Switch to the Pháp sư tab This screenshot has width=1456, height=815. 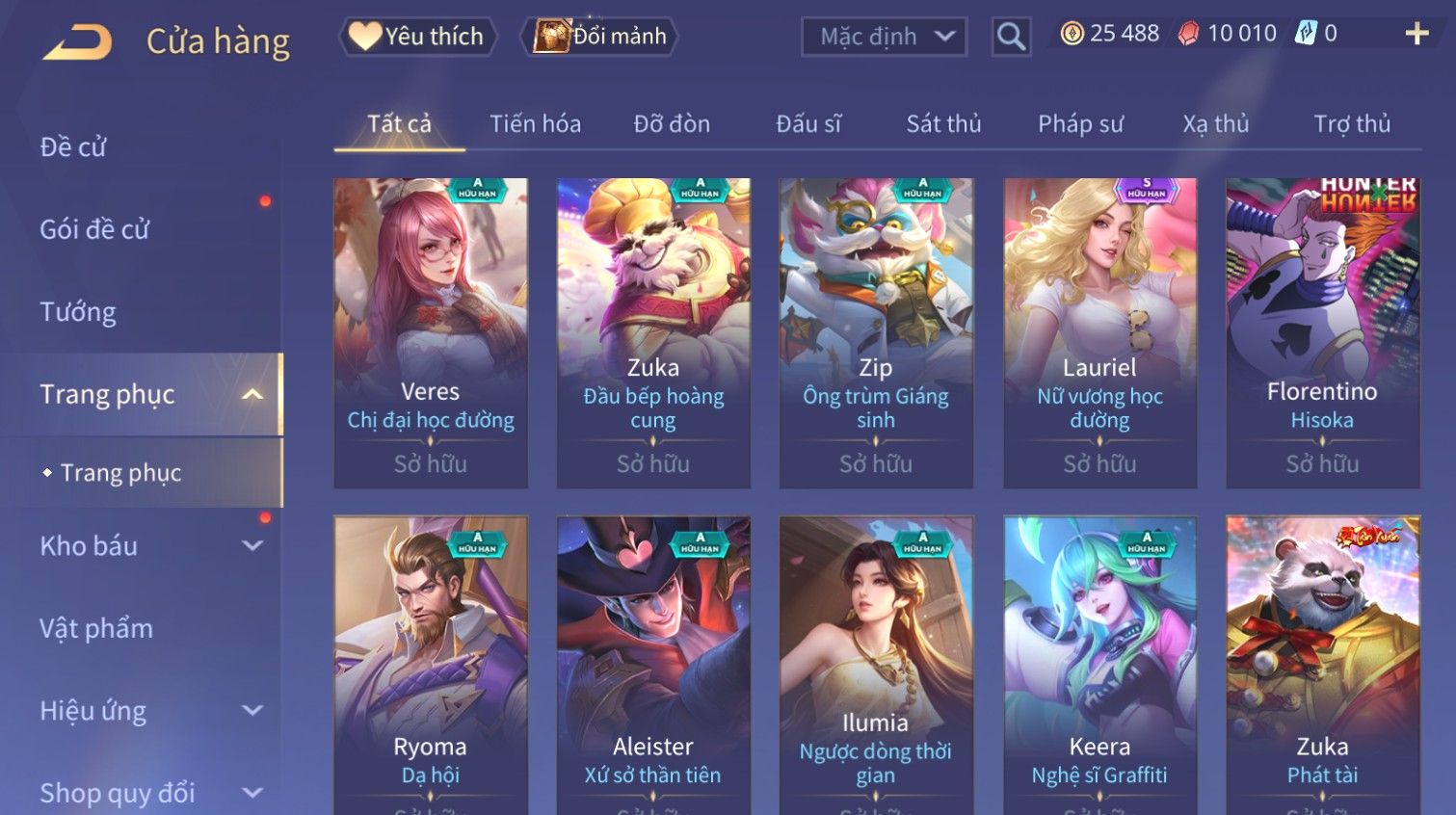pyautogui.click(x=1080, y=124)
